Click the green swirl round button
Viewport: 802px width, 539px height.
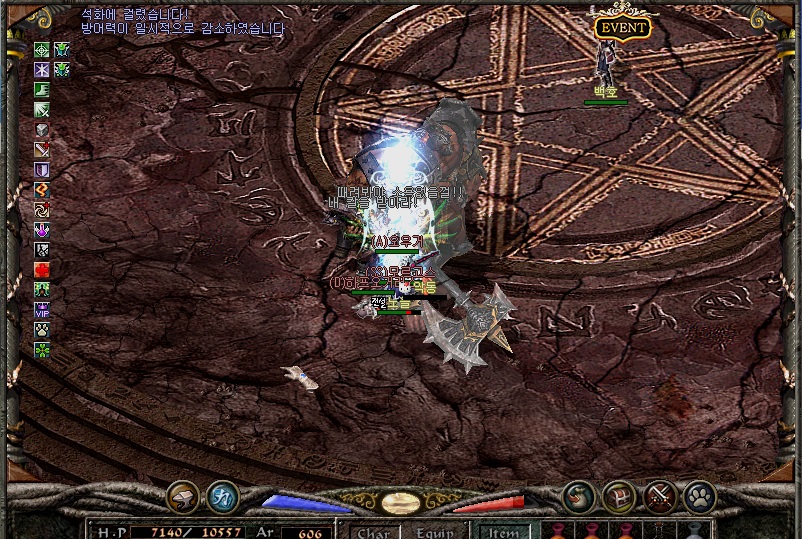tap(579, 496)
